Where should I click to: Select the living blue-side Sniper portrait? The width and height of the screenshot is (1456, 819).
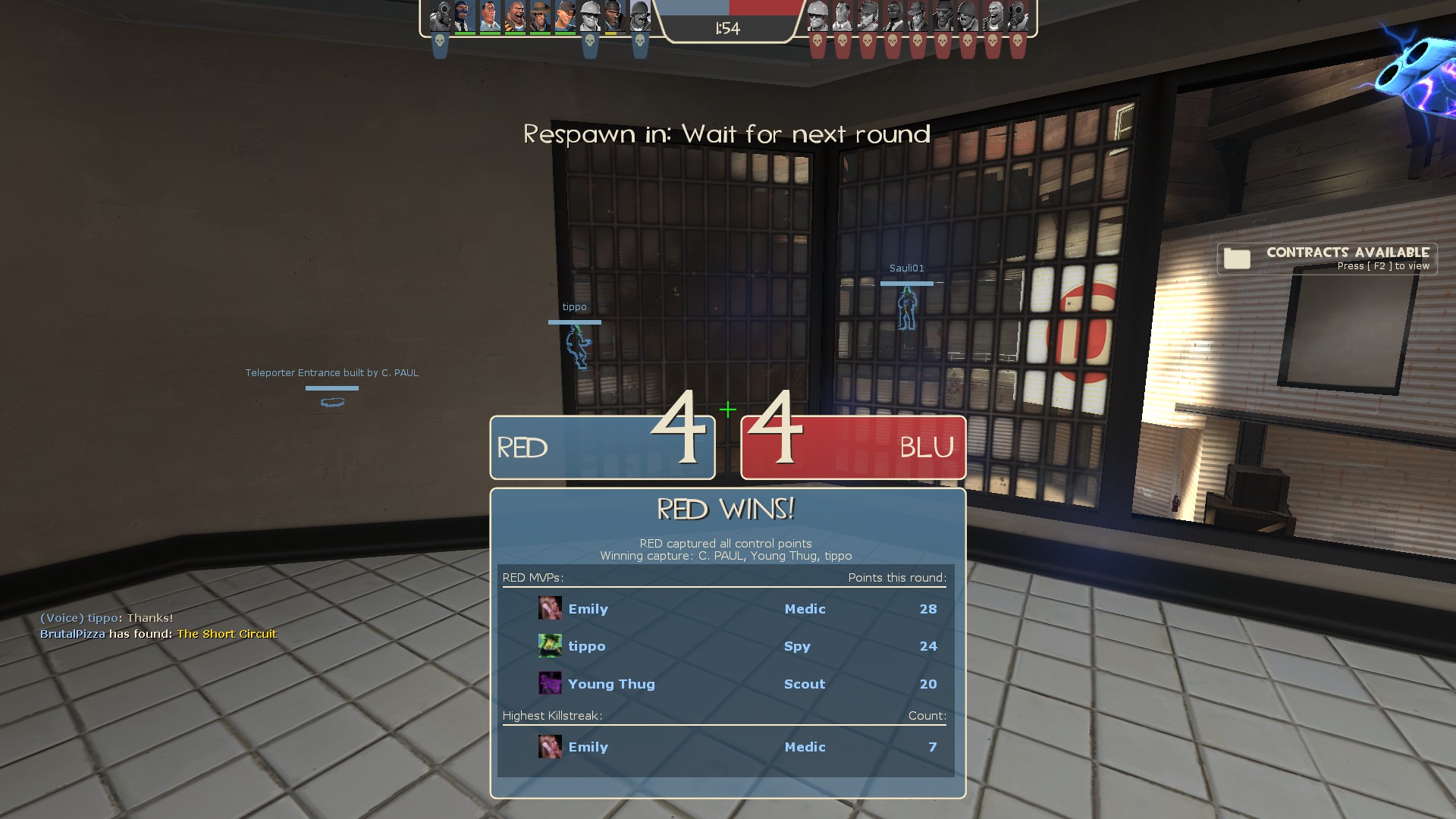540,16
